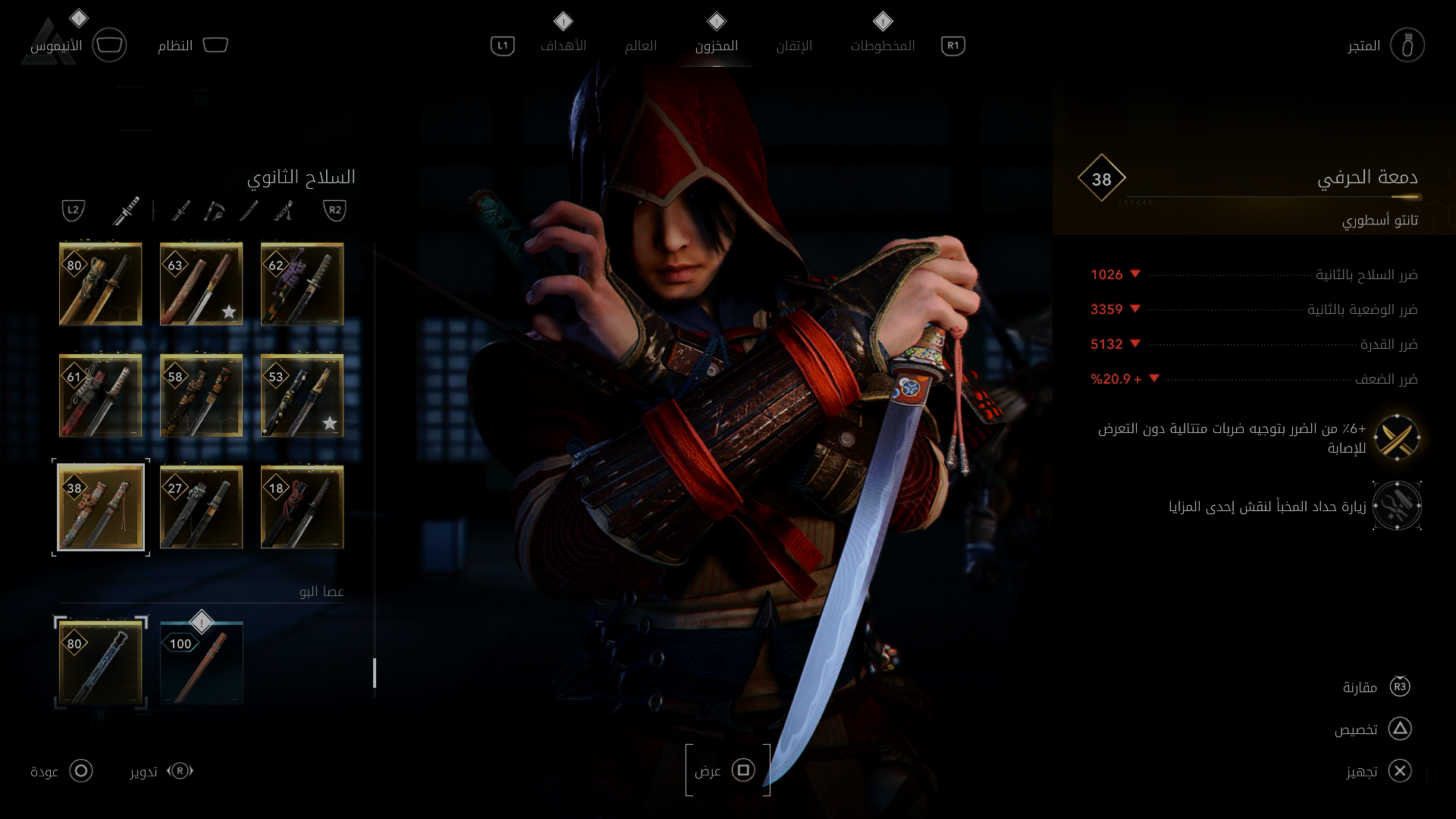Image resolution: width=1456 pixels, height=819 pixels.
Task: Open the النظام (System) menu
Action: click(175, 46)
